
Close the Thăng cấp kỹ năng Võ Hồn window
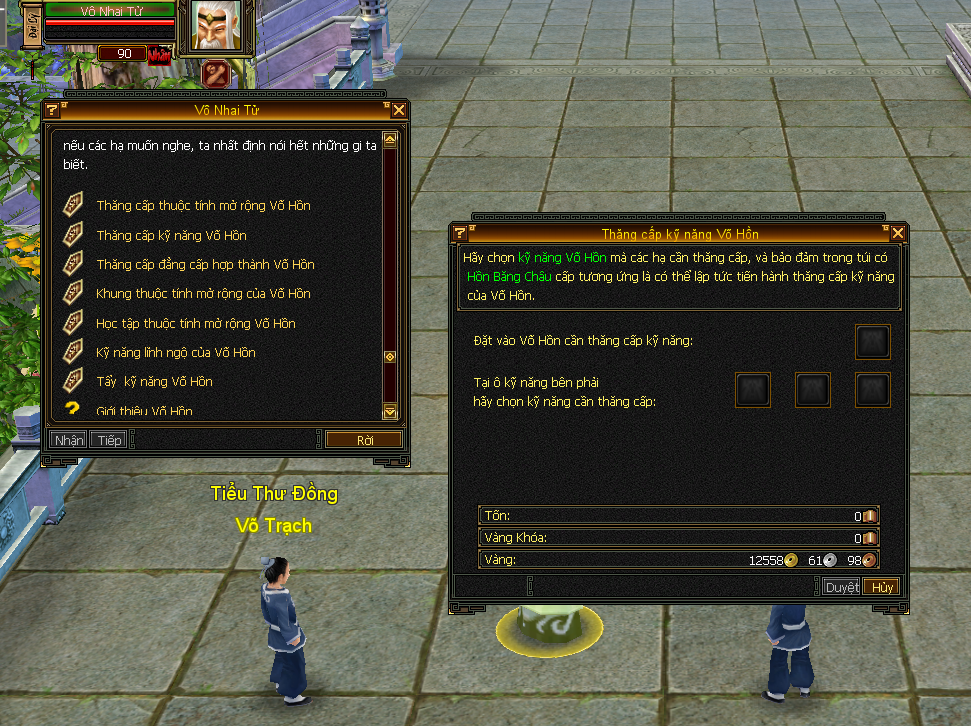tap(898, 234)
